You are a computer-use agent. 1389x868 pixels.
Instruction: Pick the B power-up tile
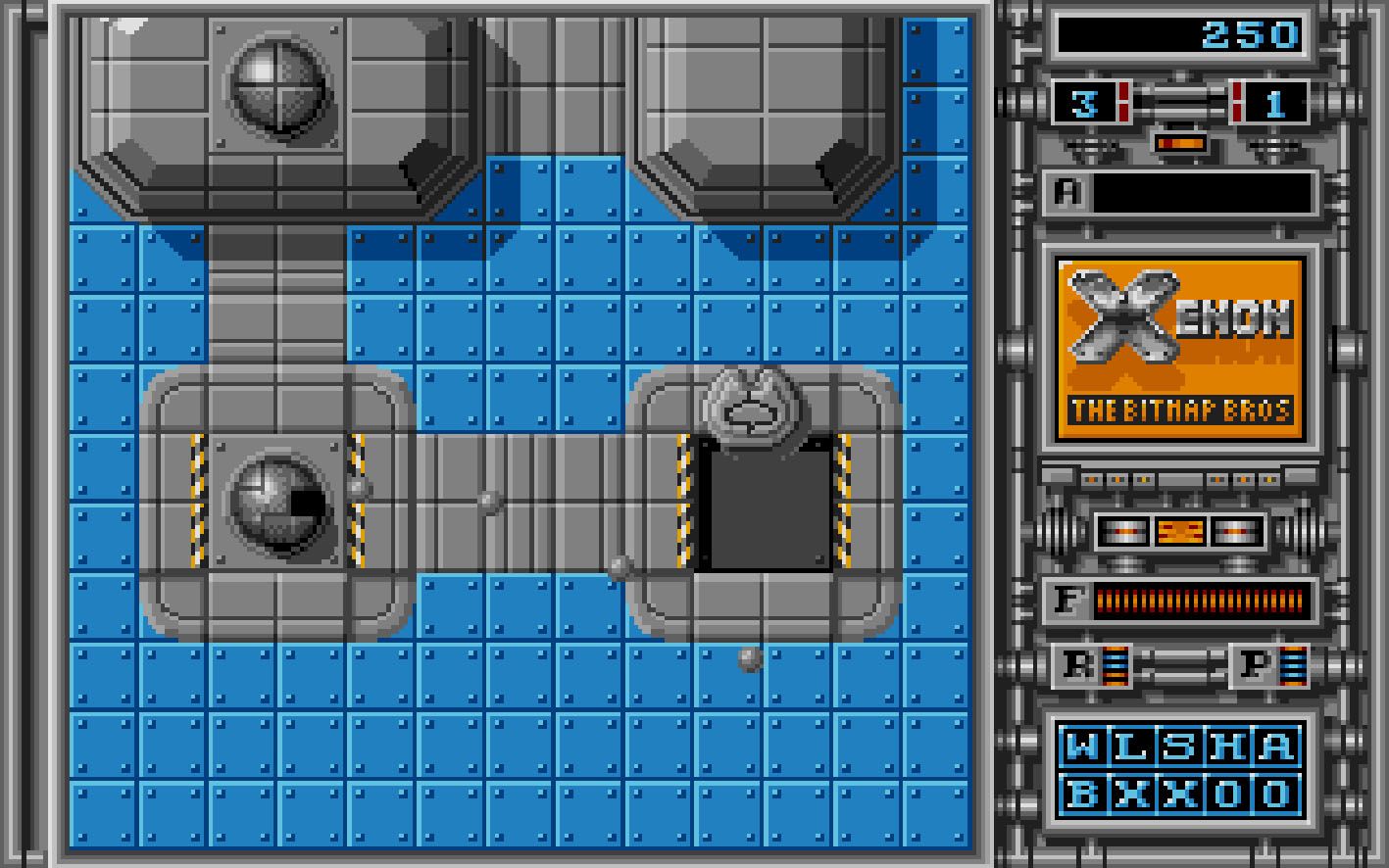(1082, 793)
